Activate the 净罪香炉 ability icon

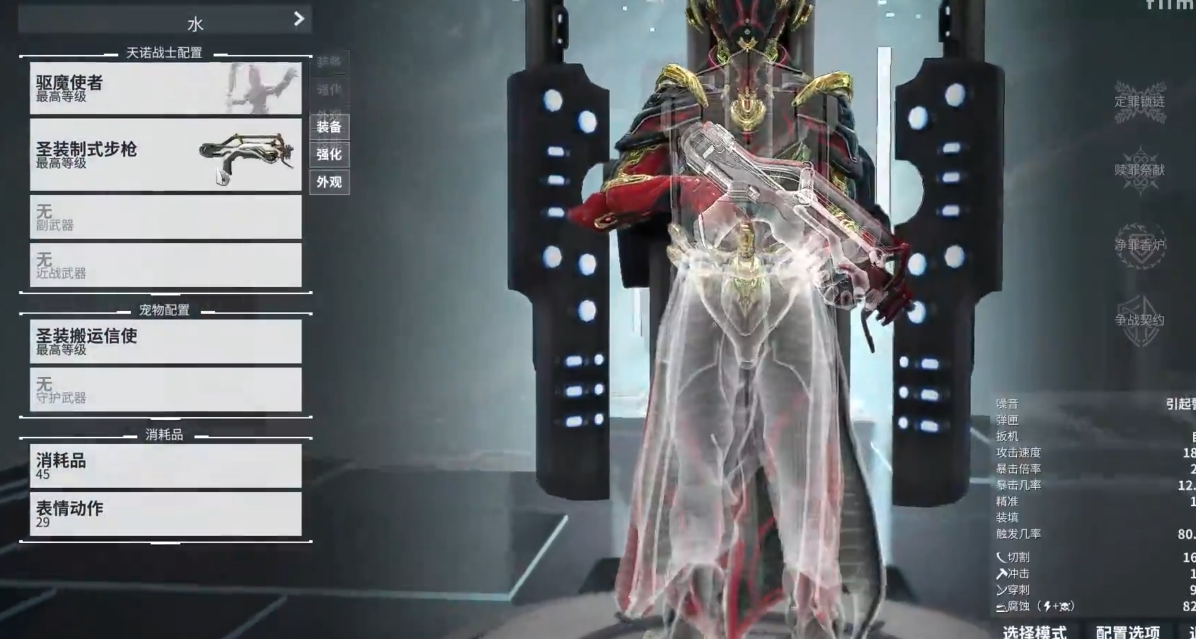(x=1140, y=245)
